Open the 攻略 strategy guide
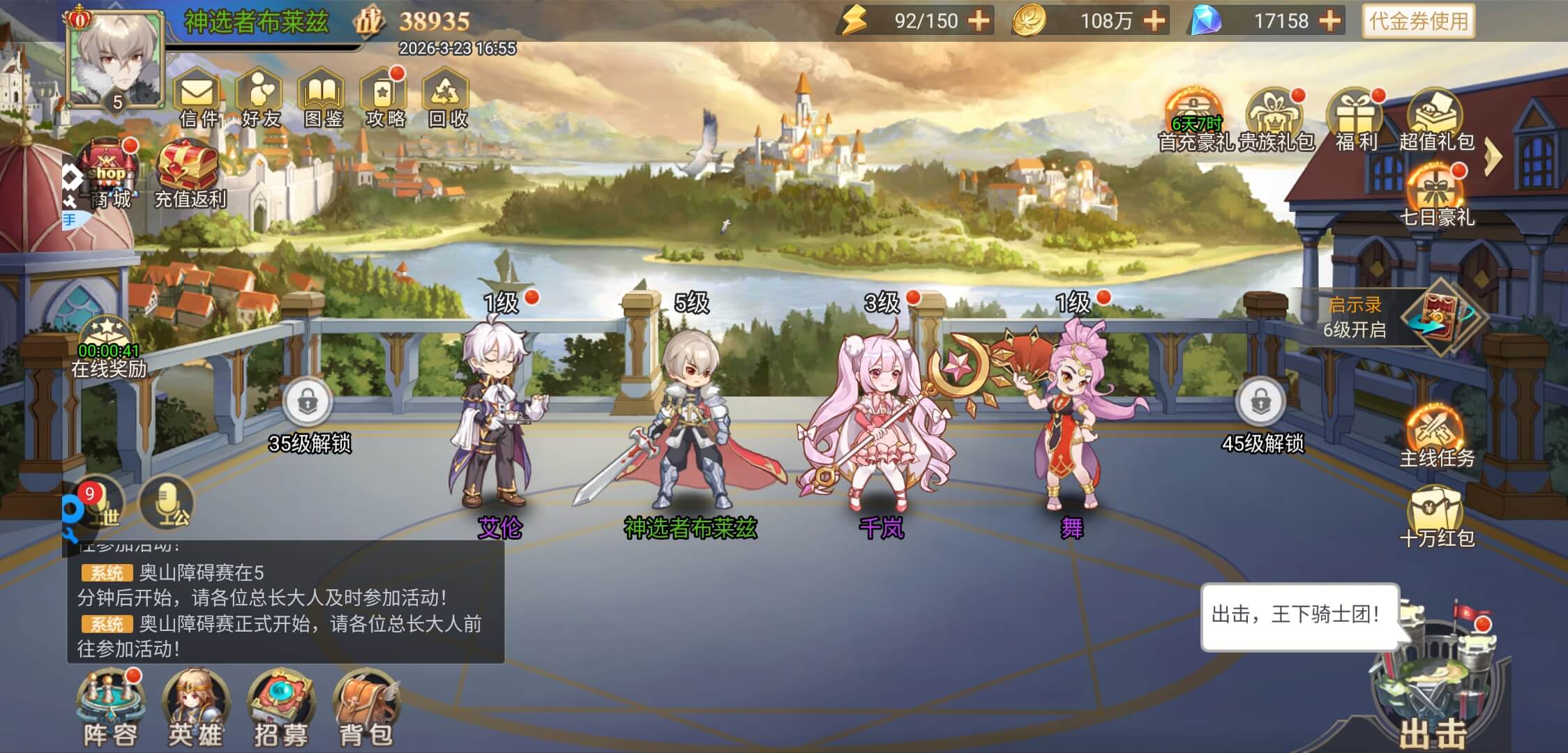This screenshot has width=1568, height=753. tap(384, 99)
